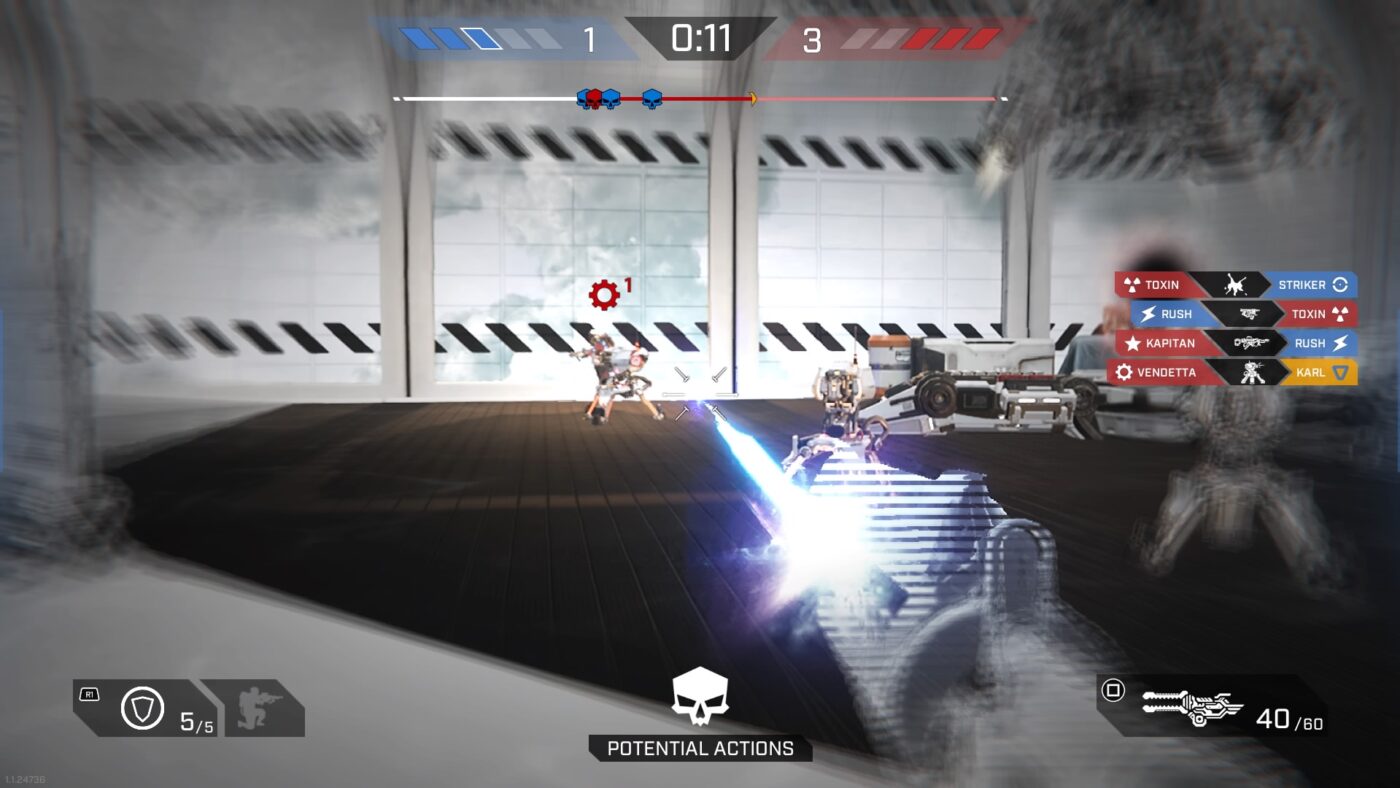1400x788 pixels.
Task: Select the Vendetta killed Karl feed row
Action: (x=1236, y=372)
